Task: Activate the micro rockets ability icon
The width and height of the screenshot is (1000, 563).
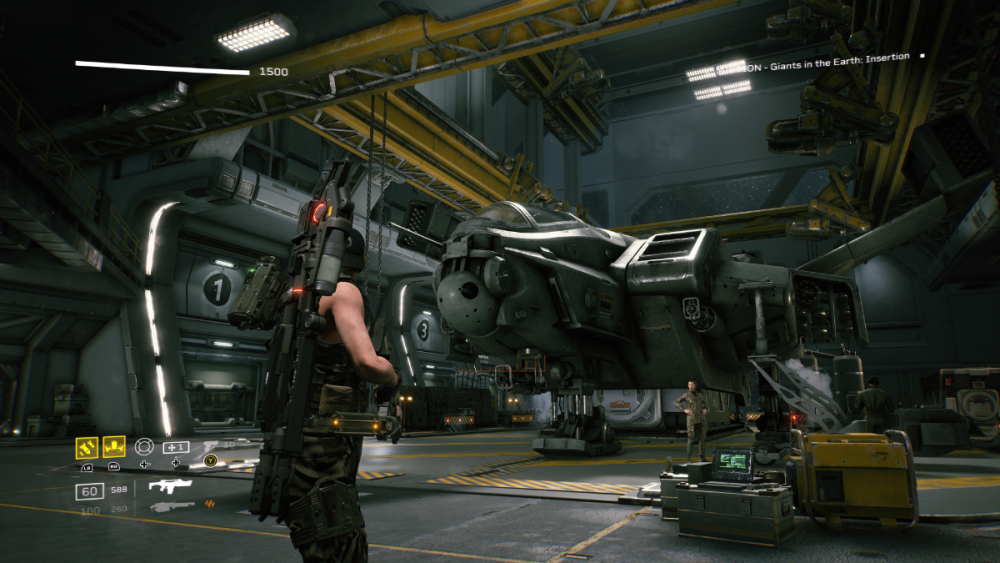Action: [x=87, y=447]
